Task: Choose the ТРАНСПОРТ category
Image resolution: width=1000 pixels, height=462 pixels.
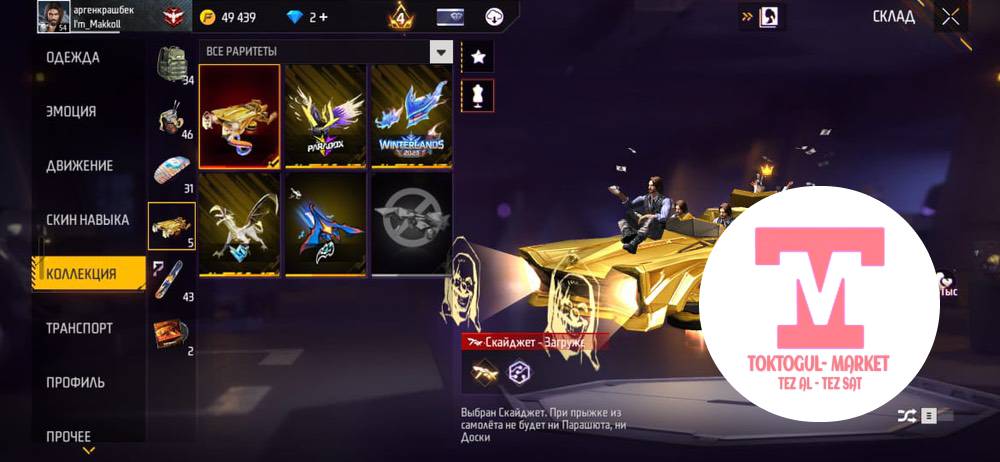Action: 79,328
